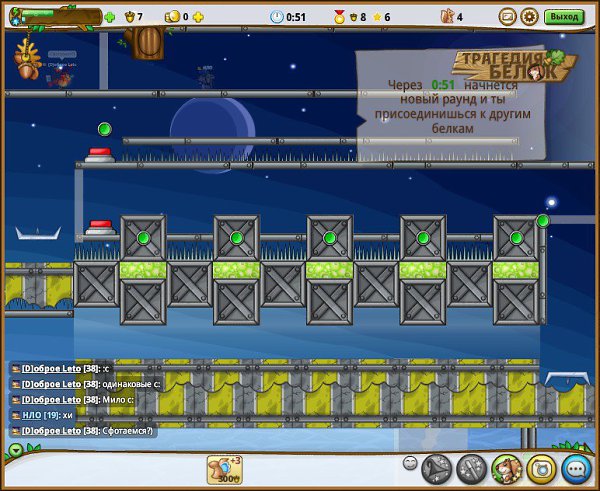600x491 pixels.
Task: Select the crossed tools button
Action: 471,468
